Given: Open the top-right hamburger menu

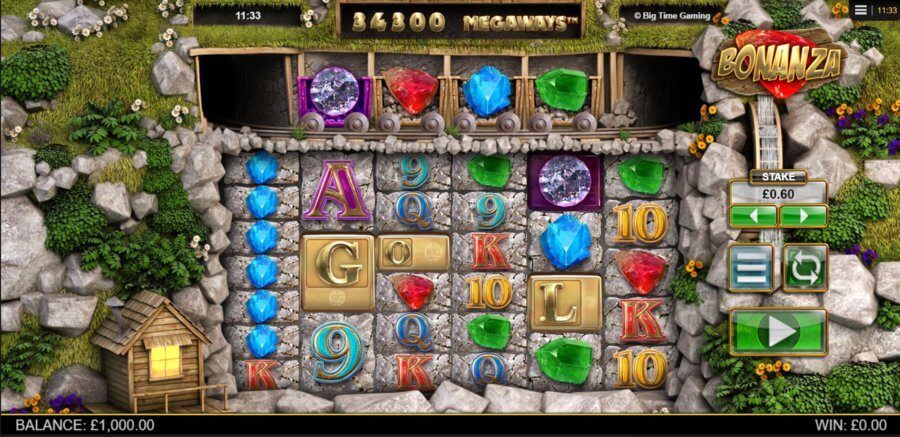Looking at the screenshot, I should [860, 9].
